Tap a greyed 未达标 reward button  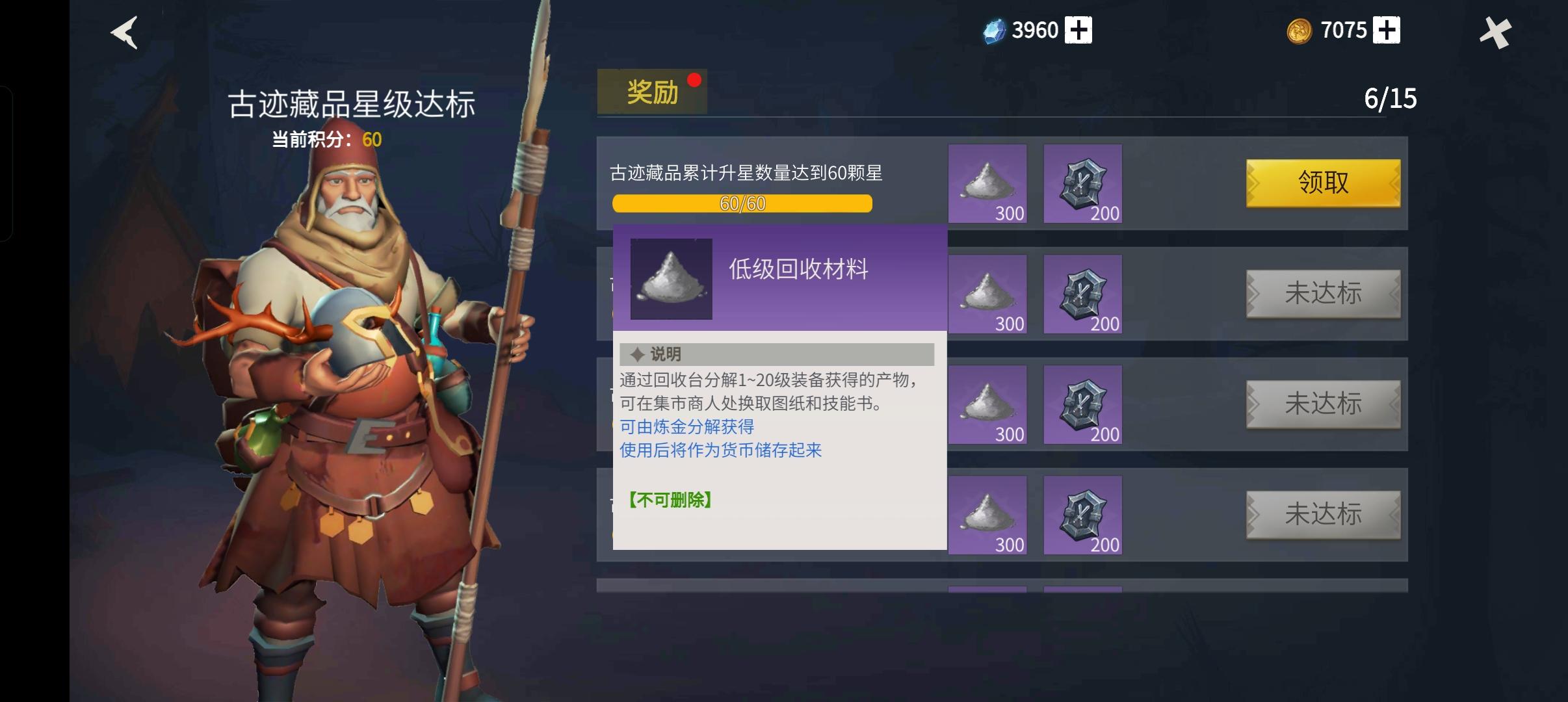coord(1324,294)
